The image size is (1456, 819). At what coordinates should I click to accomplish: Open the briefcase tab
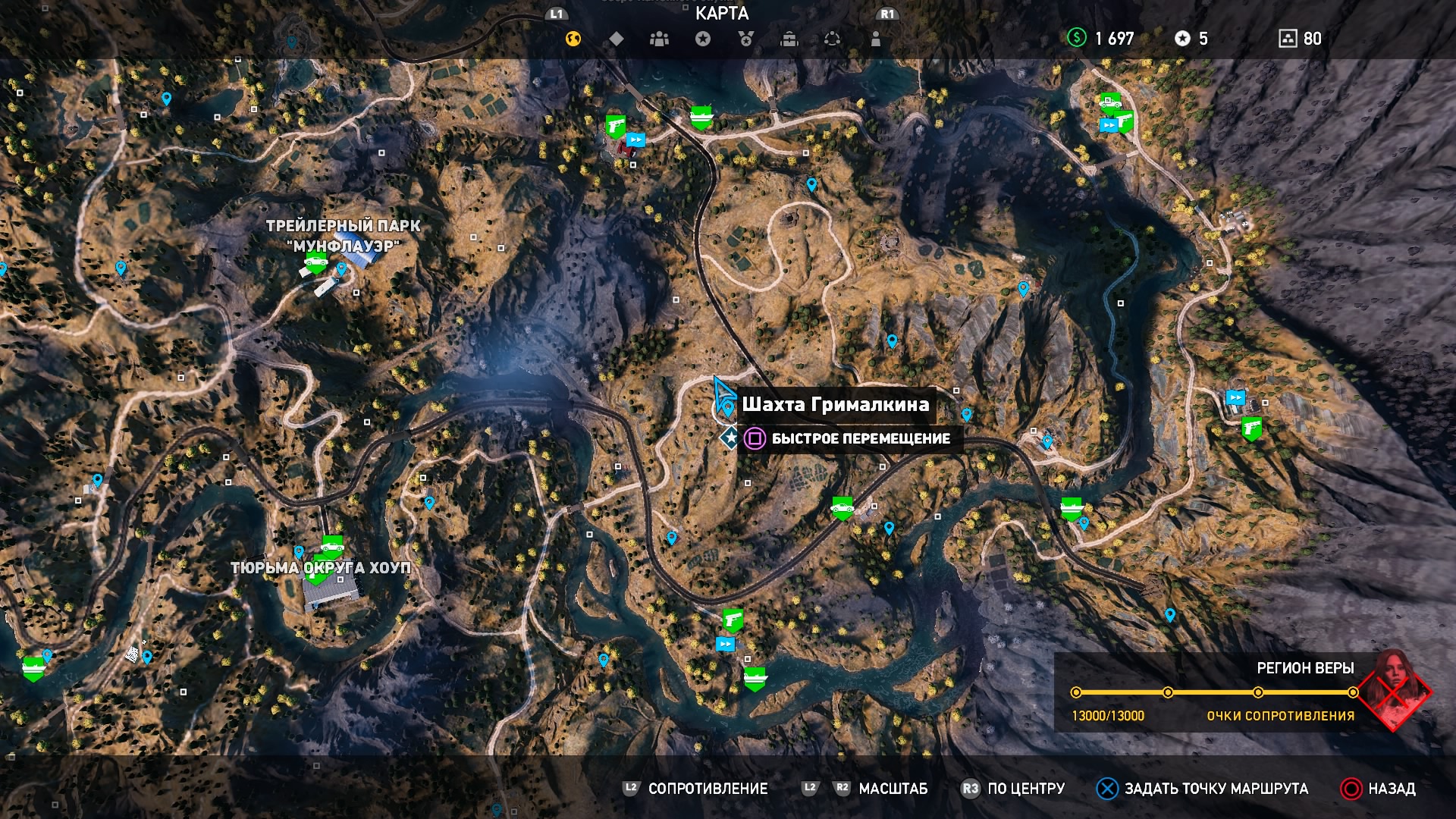point(789,39)
